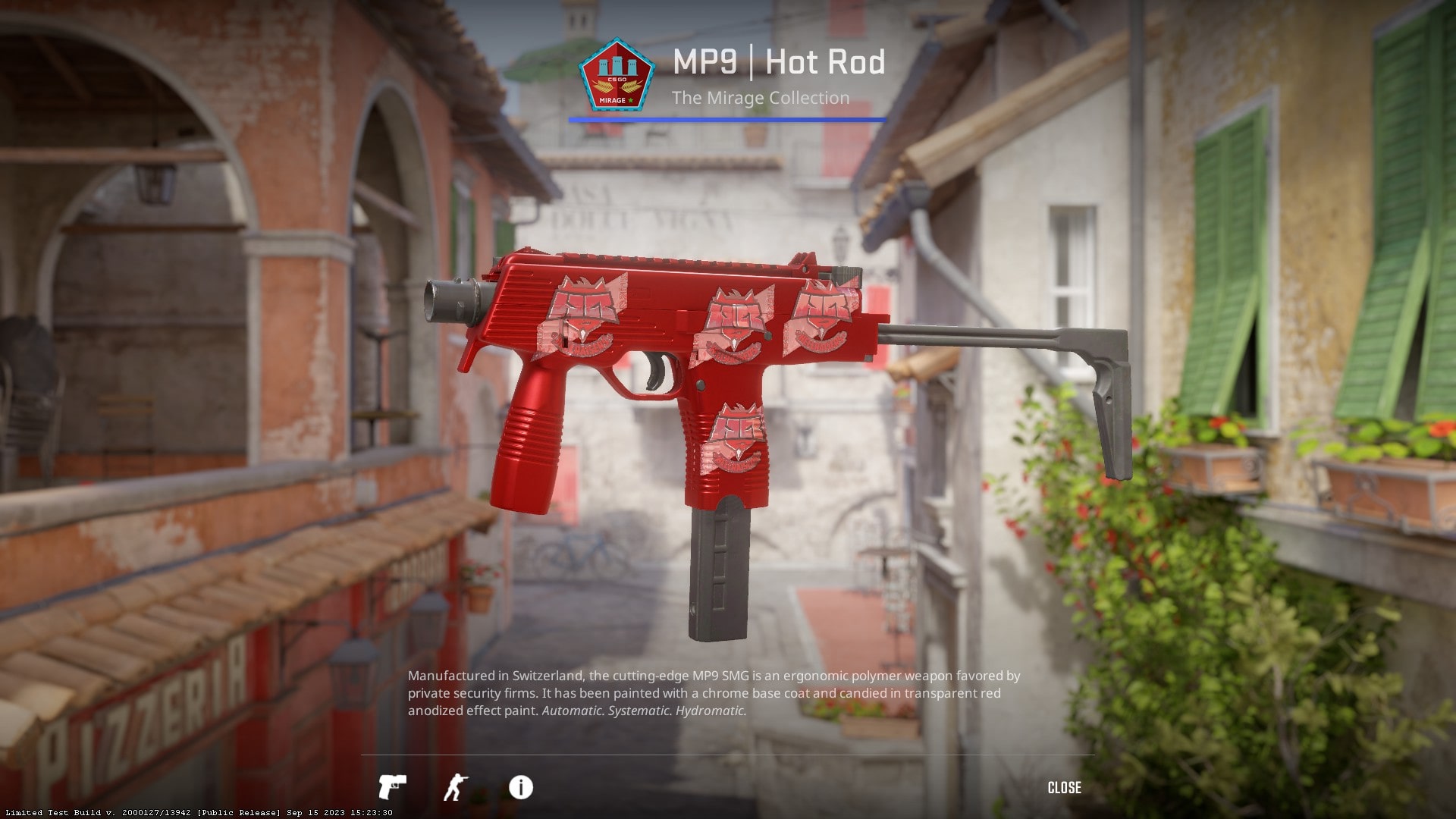The width and height of the screenshot is (1456, 819).
Task: Click the blue bar under the title
Action: tap(726, 119)
